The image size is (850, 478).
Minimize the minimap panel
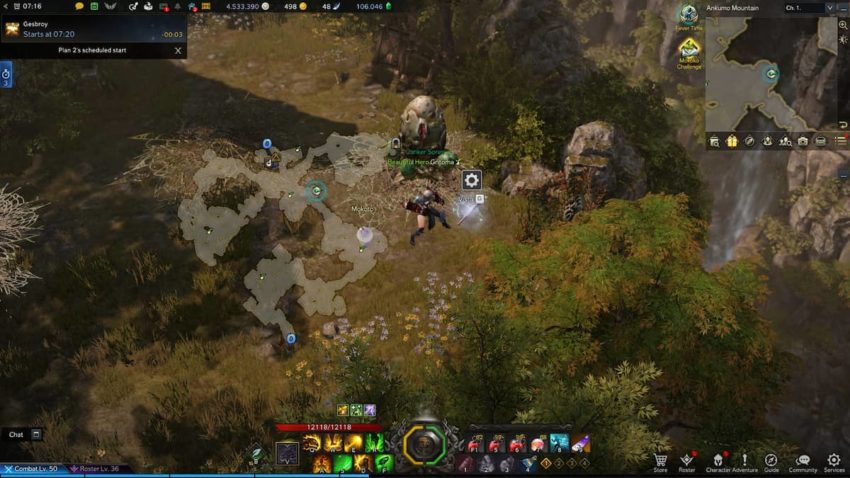[841, 8]
